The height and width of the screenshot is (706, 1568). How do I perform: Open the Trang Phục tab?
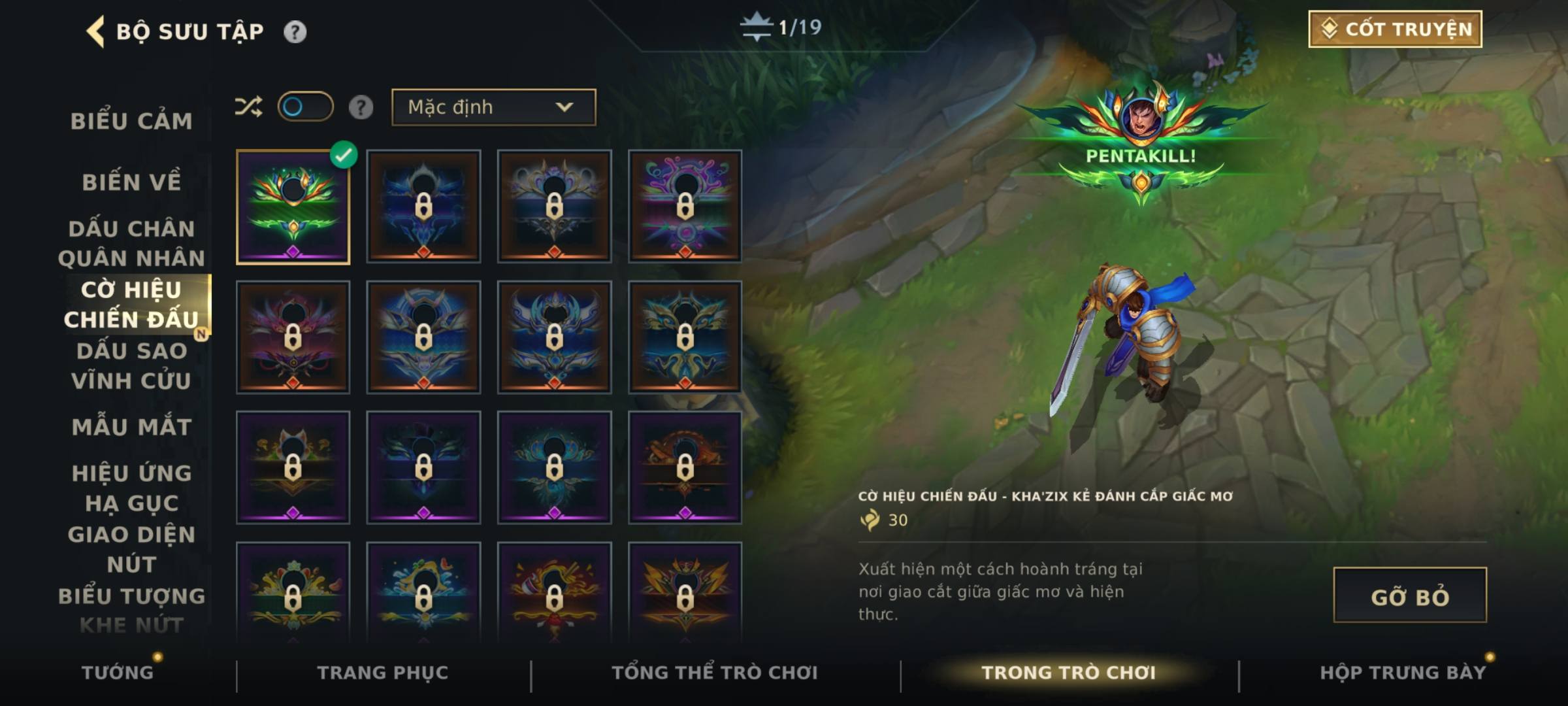pos(383,672)
